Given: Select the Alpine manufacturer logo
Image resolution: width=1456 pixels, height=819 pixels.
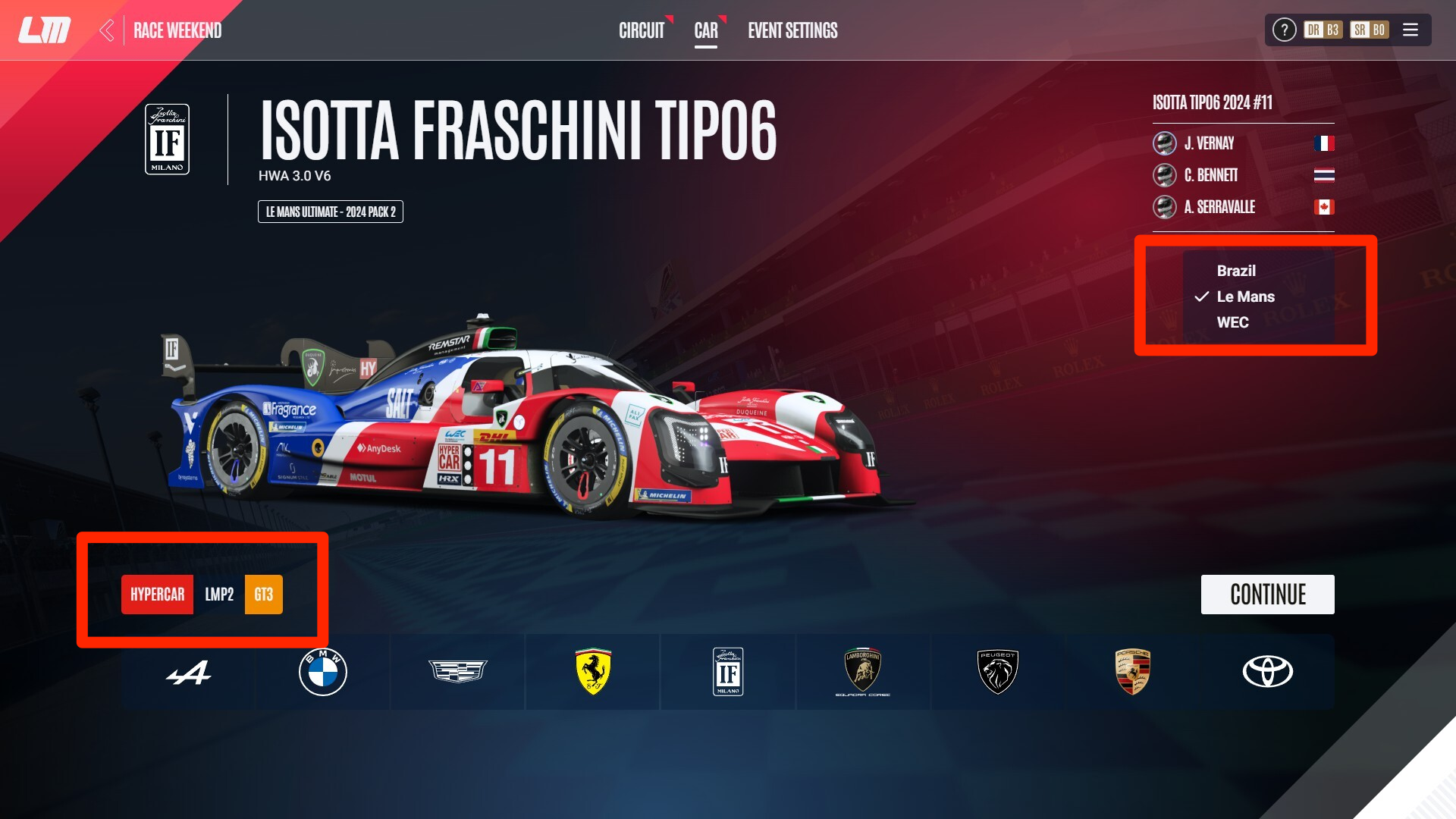Looking at the screenshot, I should point(188,672).
